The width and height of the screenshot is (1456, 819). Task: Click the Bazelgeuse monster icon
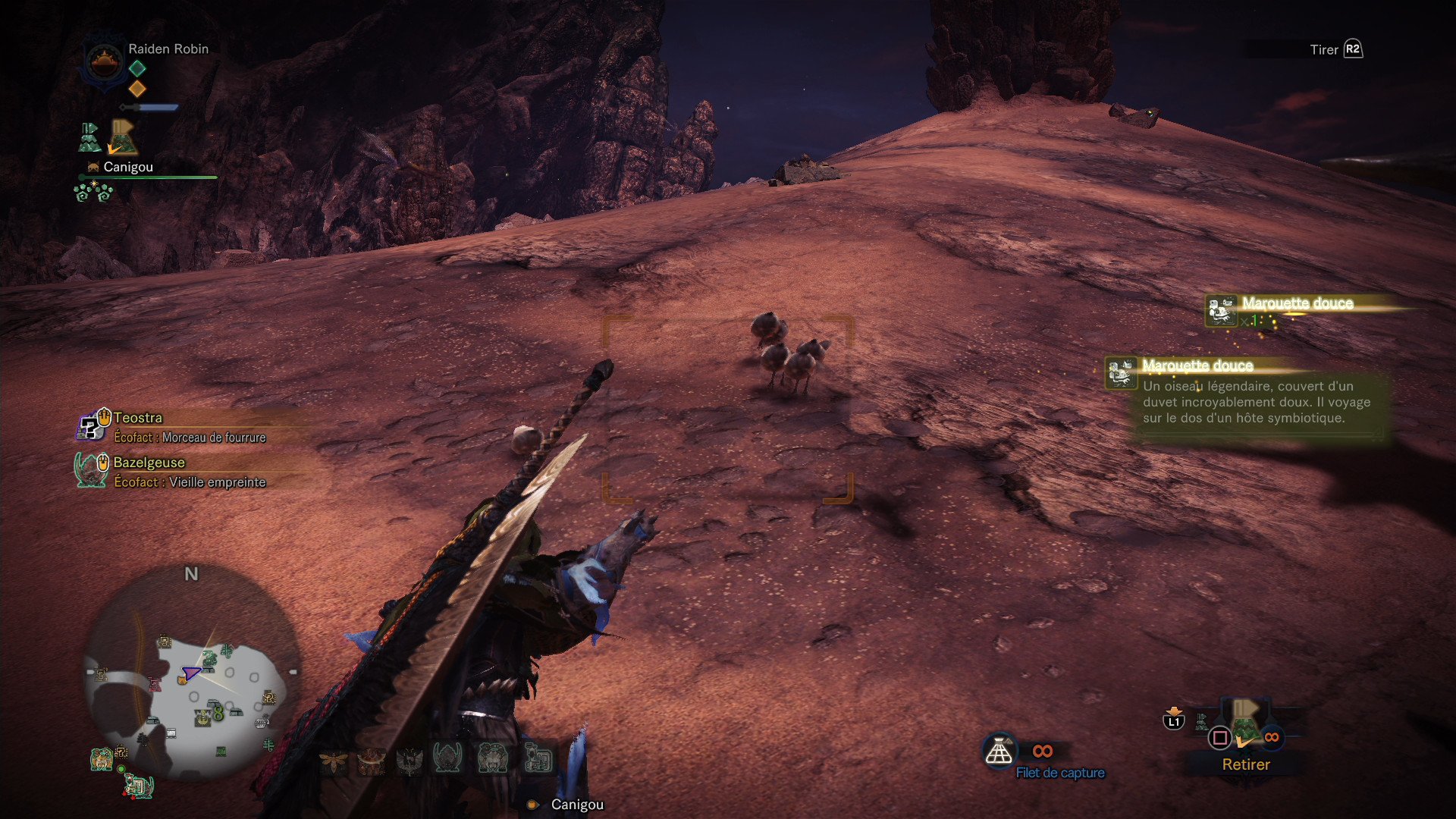(90, 470)
